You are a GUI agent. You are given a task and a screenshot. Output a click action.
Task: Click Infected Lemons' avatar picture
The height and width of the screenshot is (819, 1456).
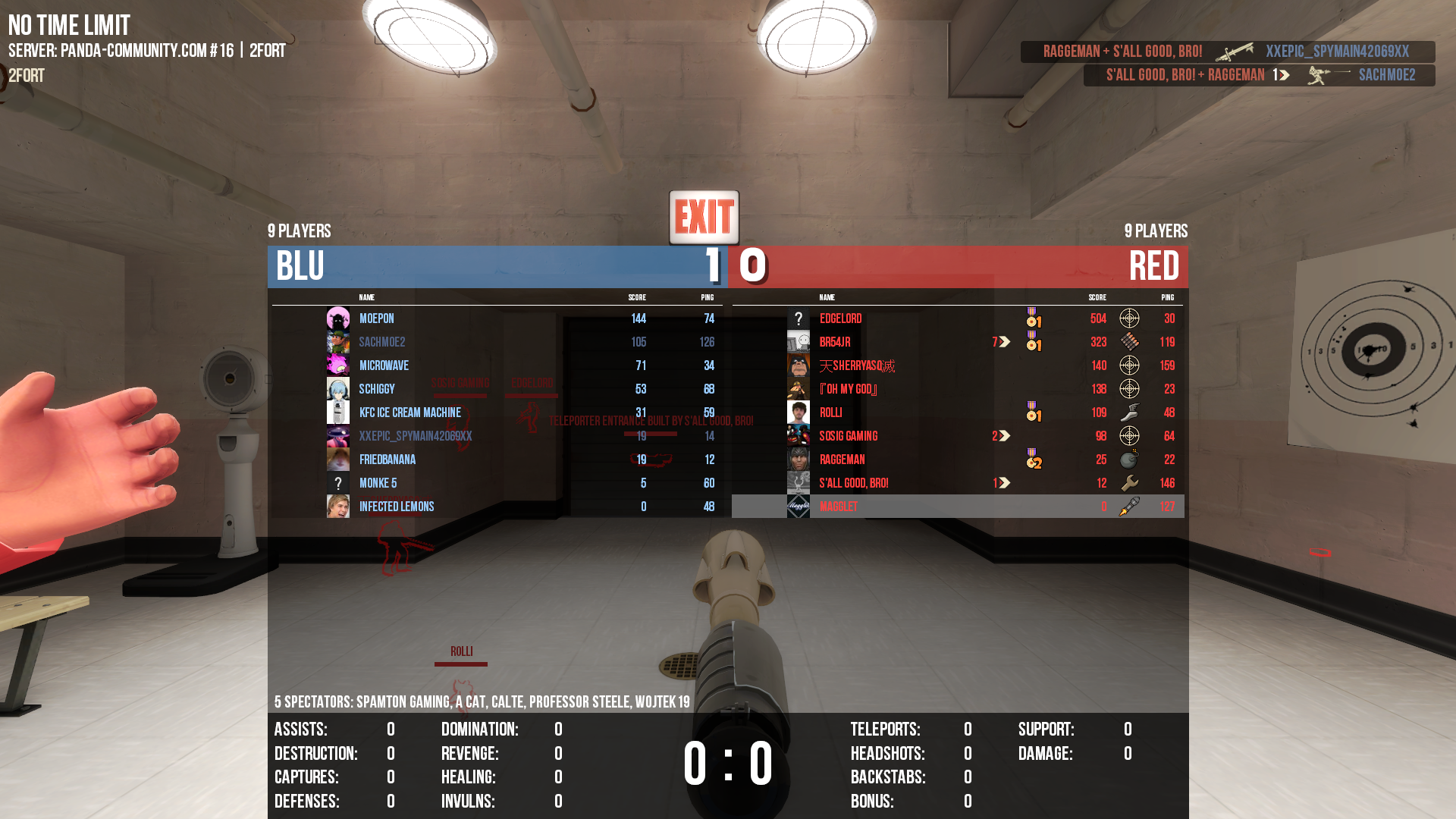click(x=338, y=507)
